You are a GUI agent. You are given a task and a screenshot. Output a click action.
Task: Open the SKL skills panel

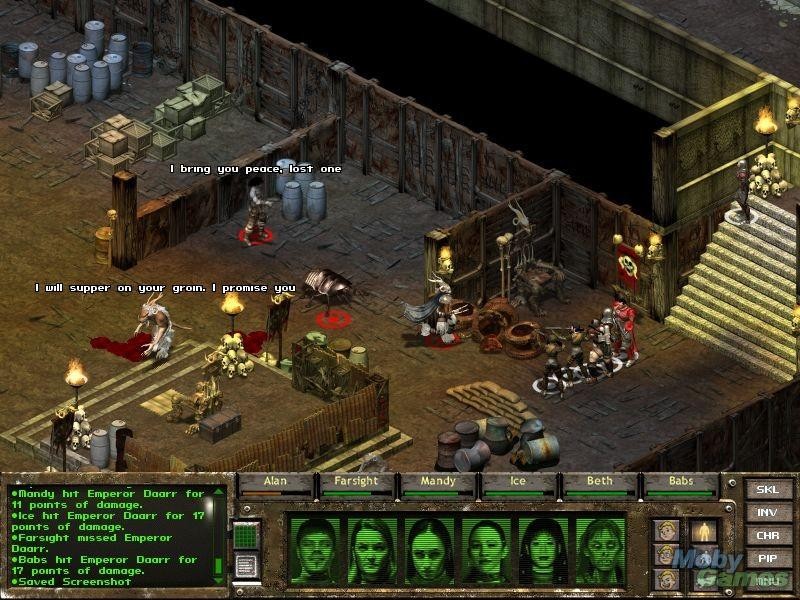767,490
